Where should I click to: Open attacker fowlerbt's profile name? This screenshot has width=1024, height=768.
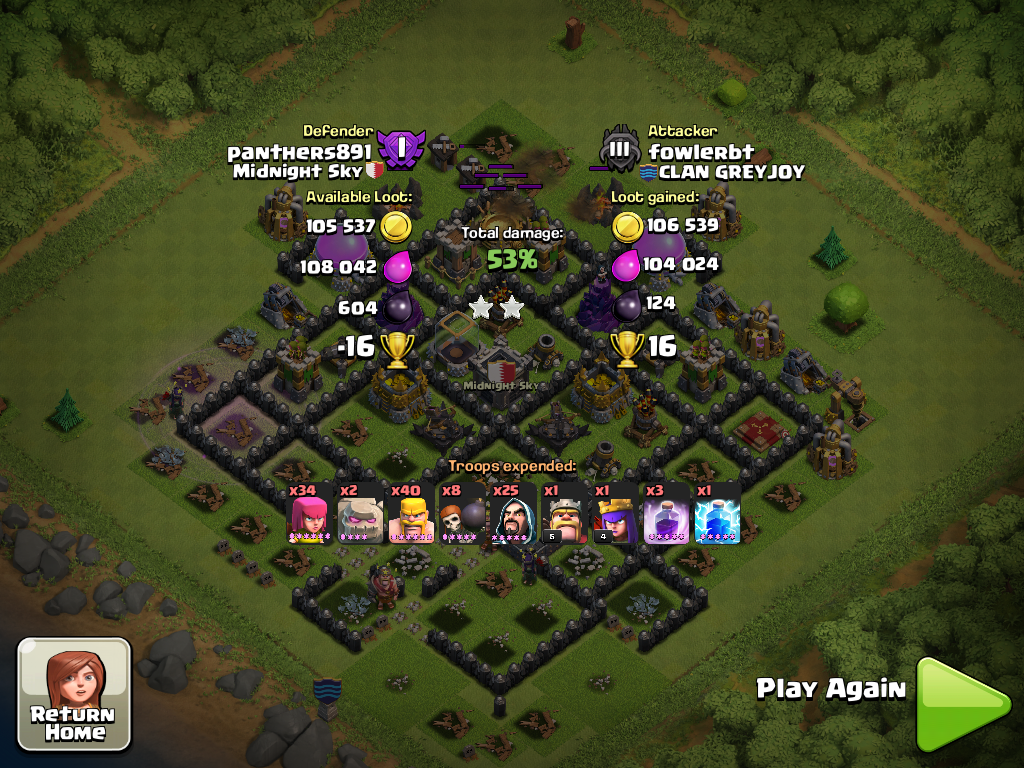click(x=701, y=152)
